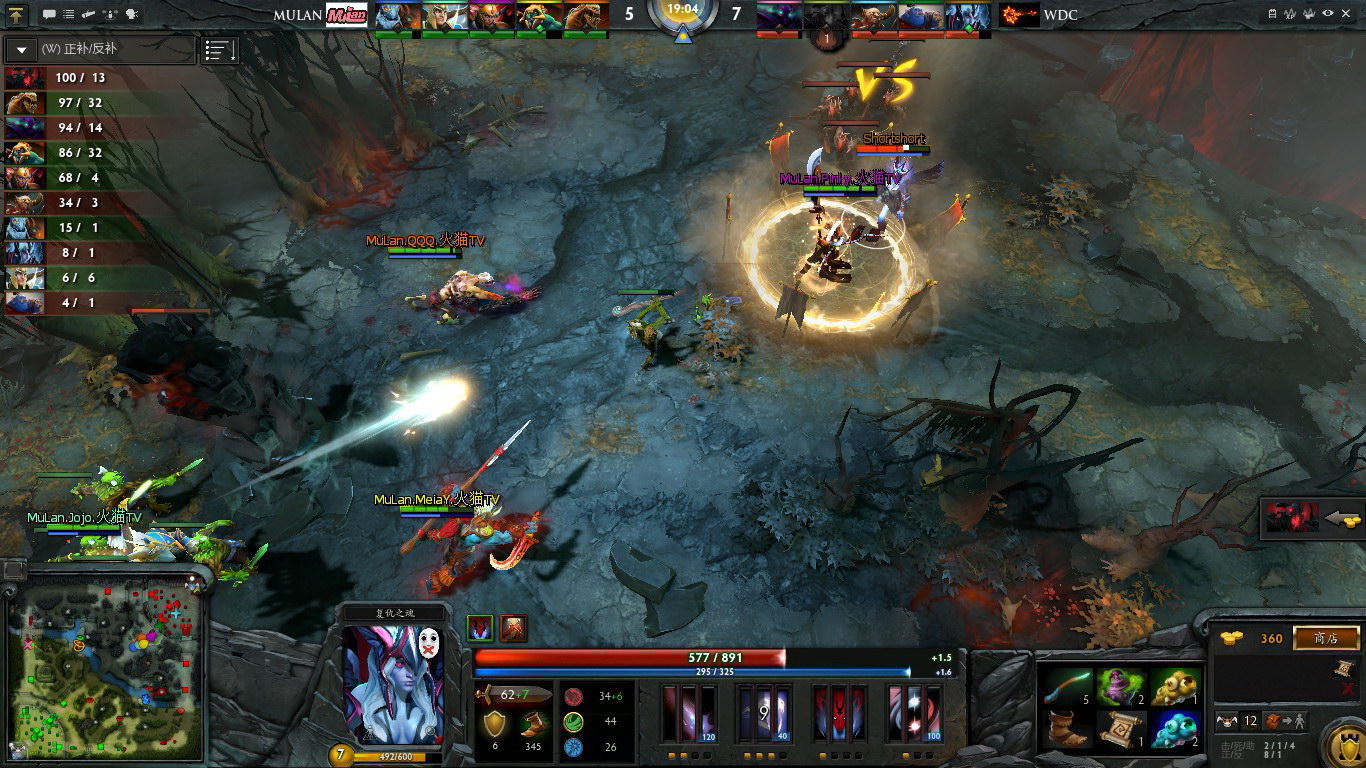
Task: Toggle the stats list panel button
Action: [220, 50]
